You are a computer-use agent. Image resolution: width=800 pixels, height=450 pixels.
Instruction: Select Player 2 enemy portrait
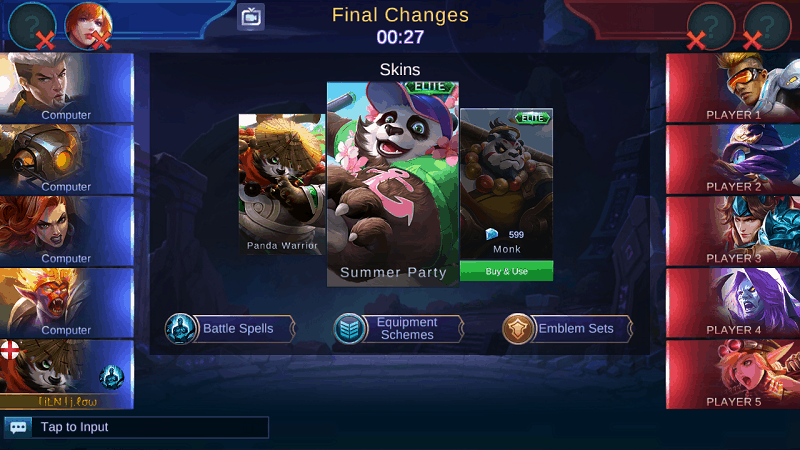pos(733,159)
